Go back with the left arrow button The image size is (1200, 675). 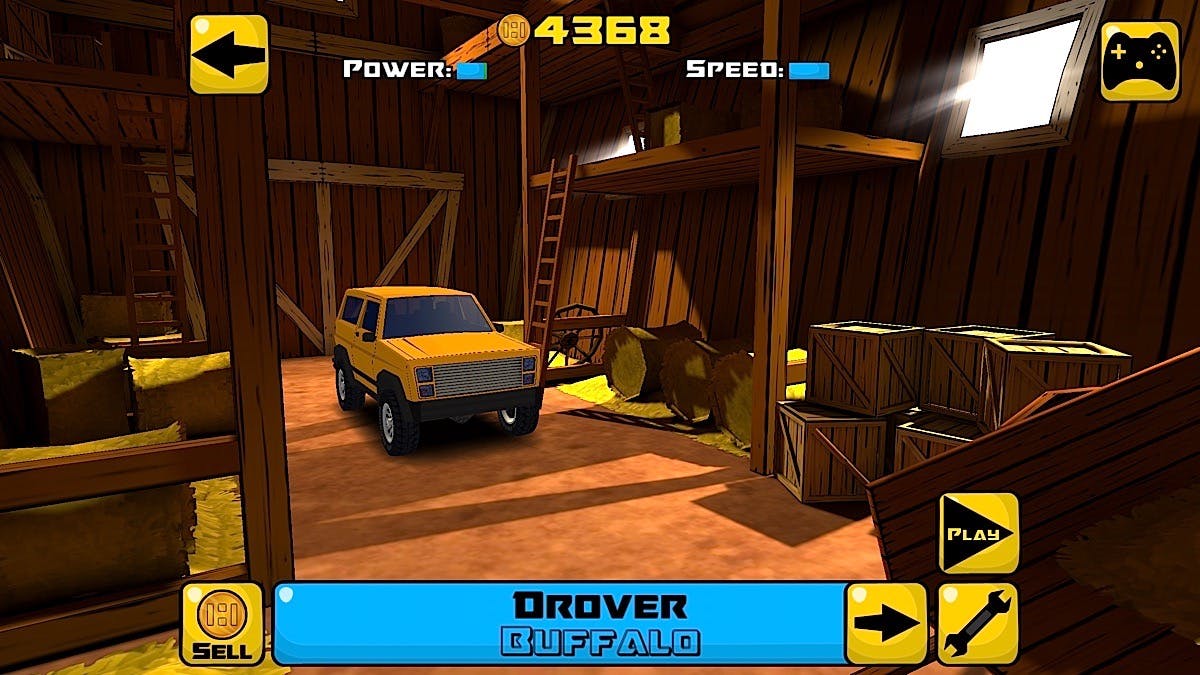(x=229, y=54)
